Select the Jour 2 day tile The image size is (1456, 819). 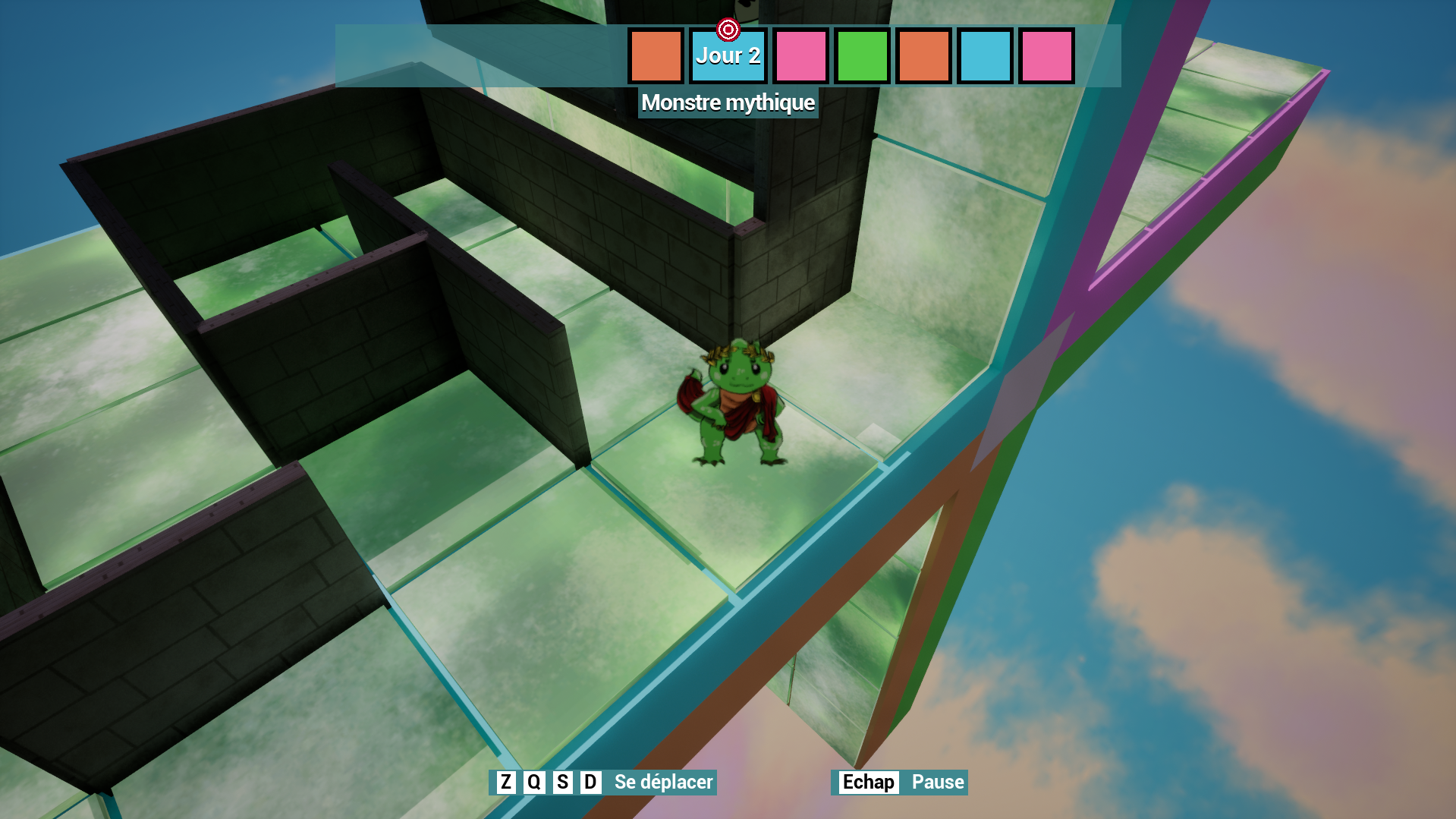pos(728,56)
